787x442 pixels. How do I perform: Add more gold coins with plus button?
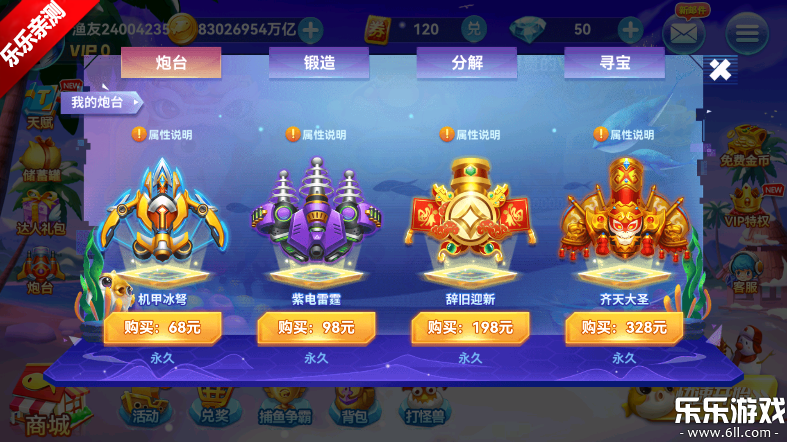click(x=312, y=30)
